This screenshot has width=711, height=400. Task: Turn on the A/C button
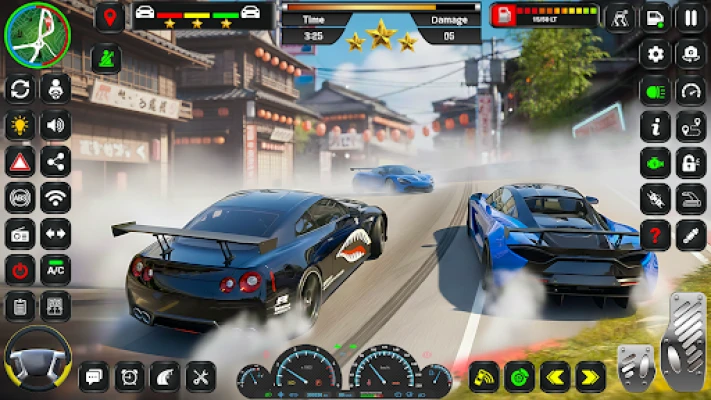55,269
